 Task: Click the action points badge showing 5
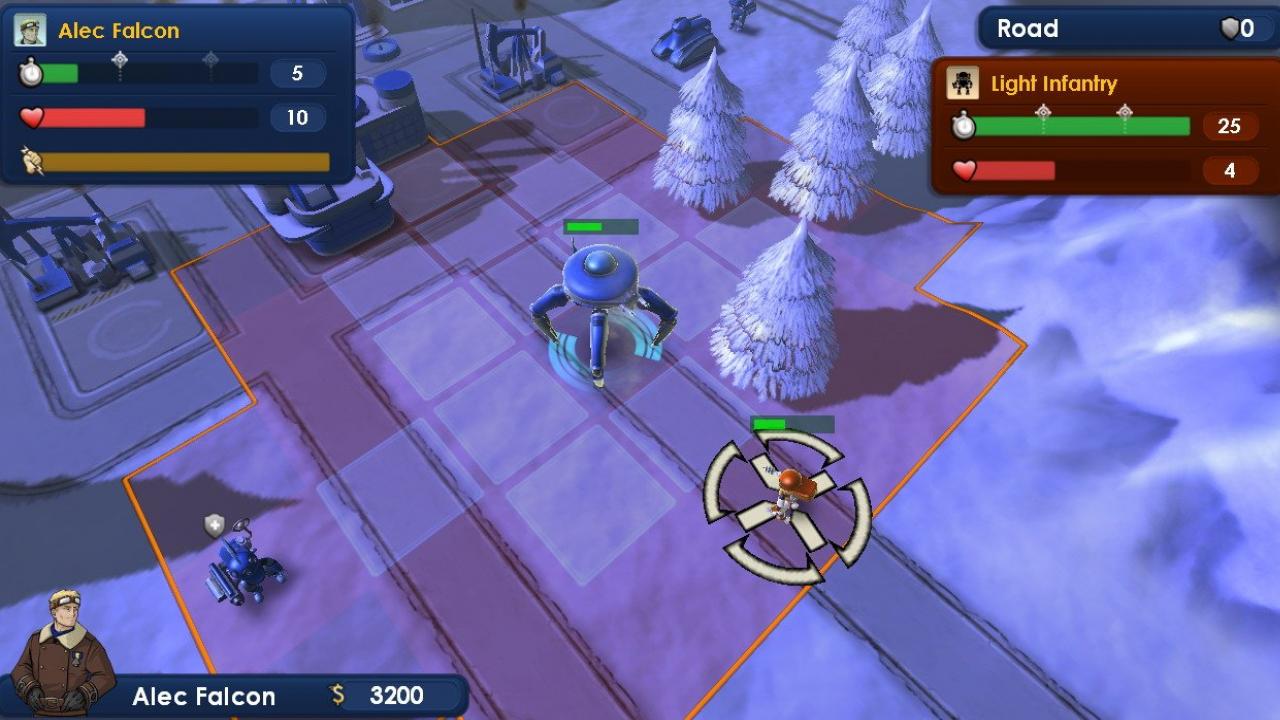296,72
